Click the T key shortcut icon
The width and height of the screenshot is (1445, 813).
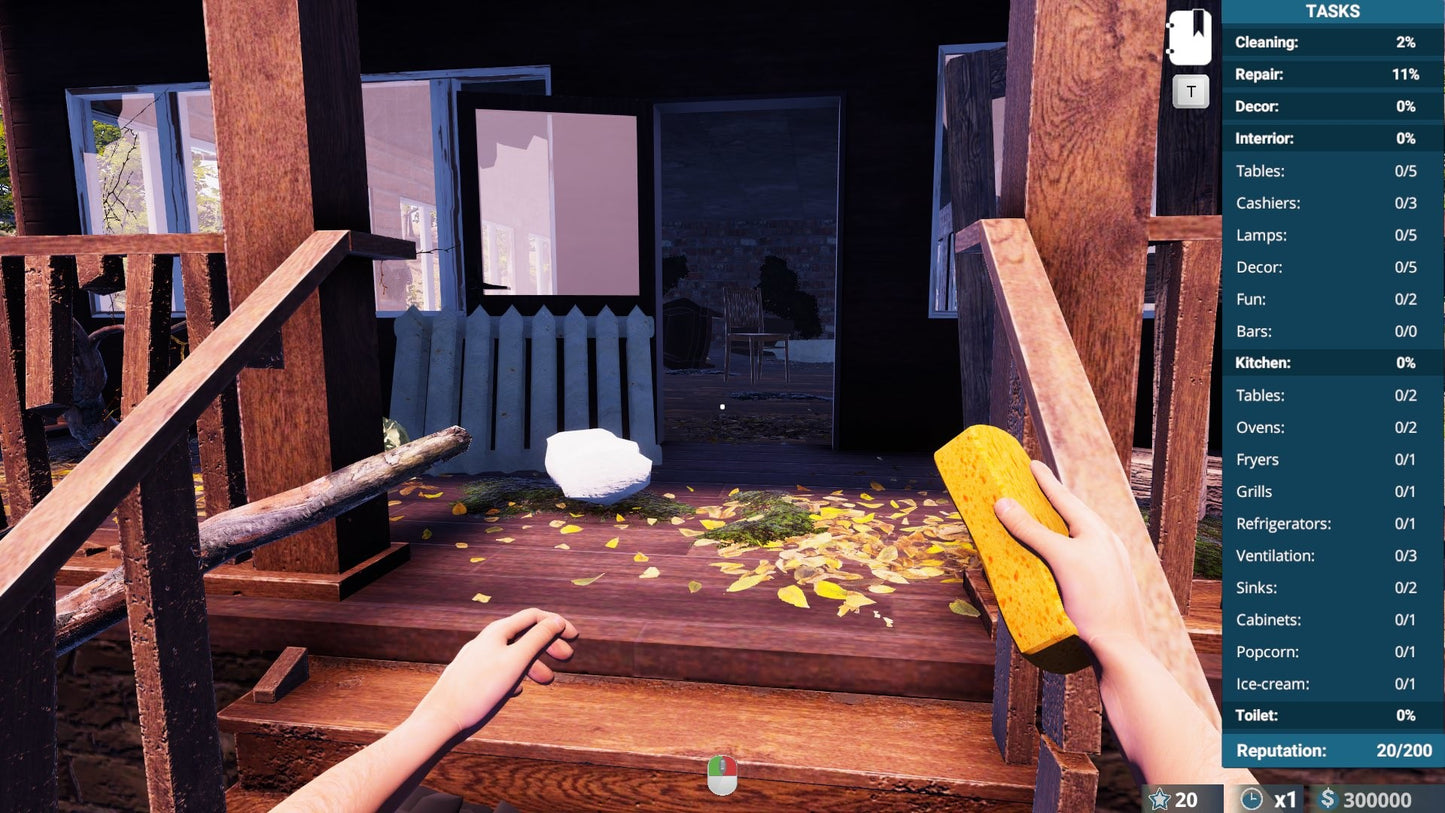[x=1190, y=90]
